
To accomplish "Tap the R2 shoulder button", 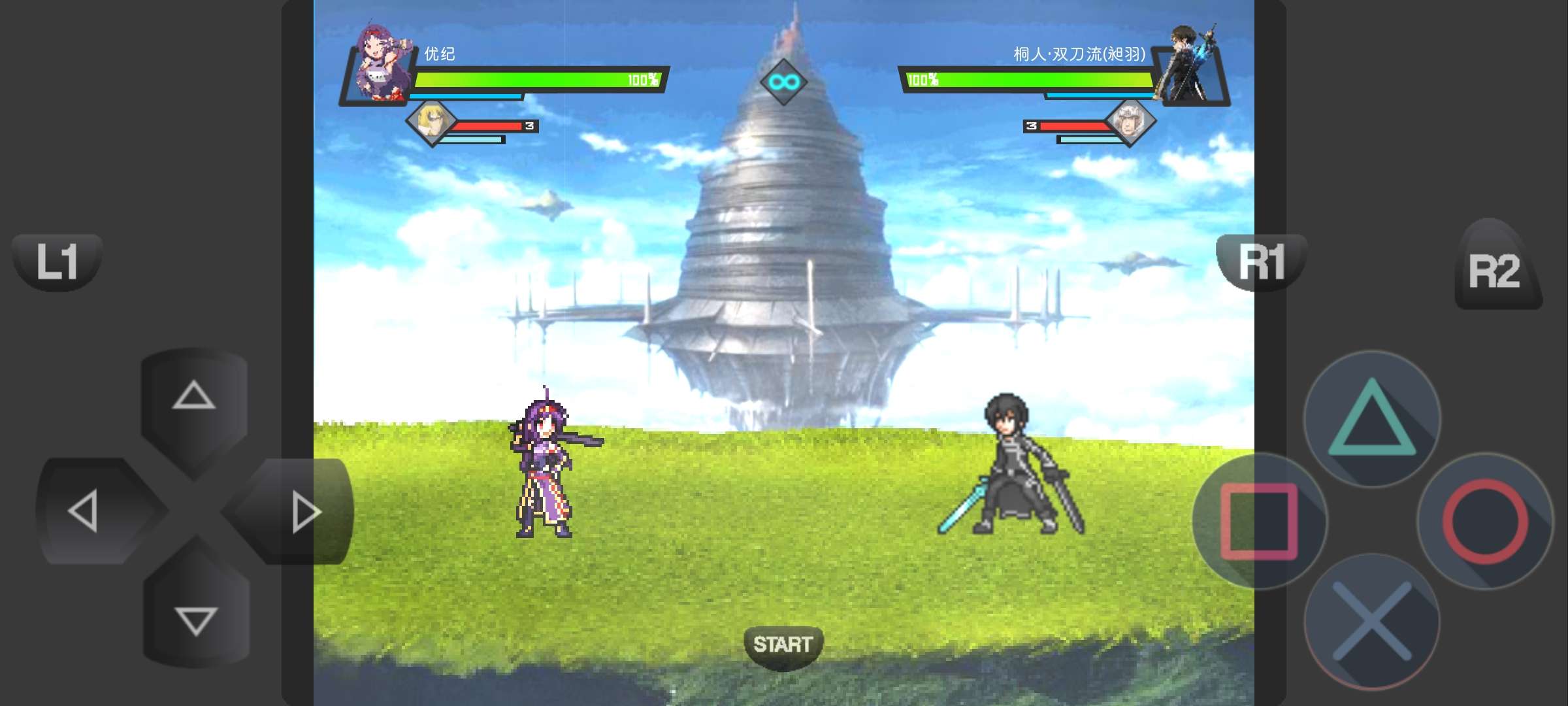I will point(1495,269).
